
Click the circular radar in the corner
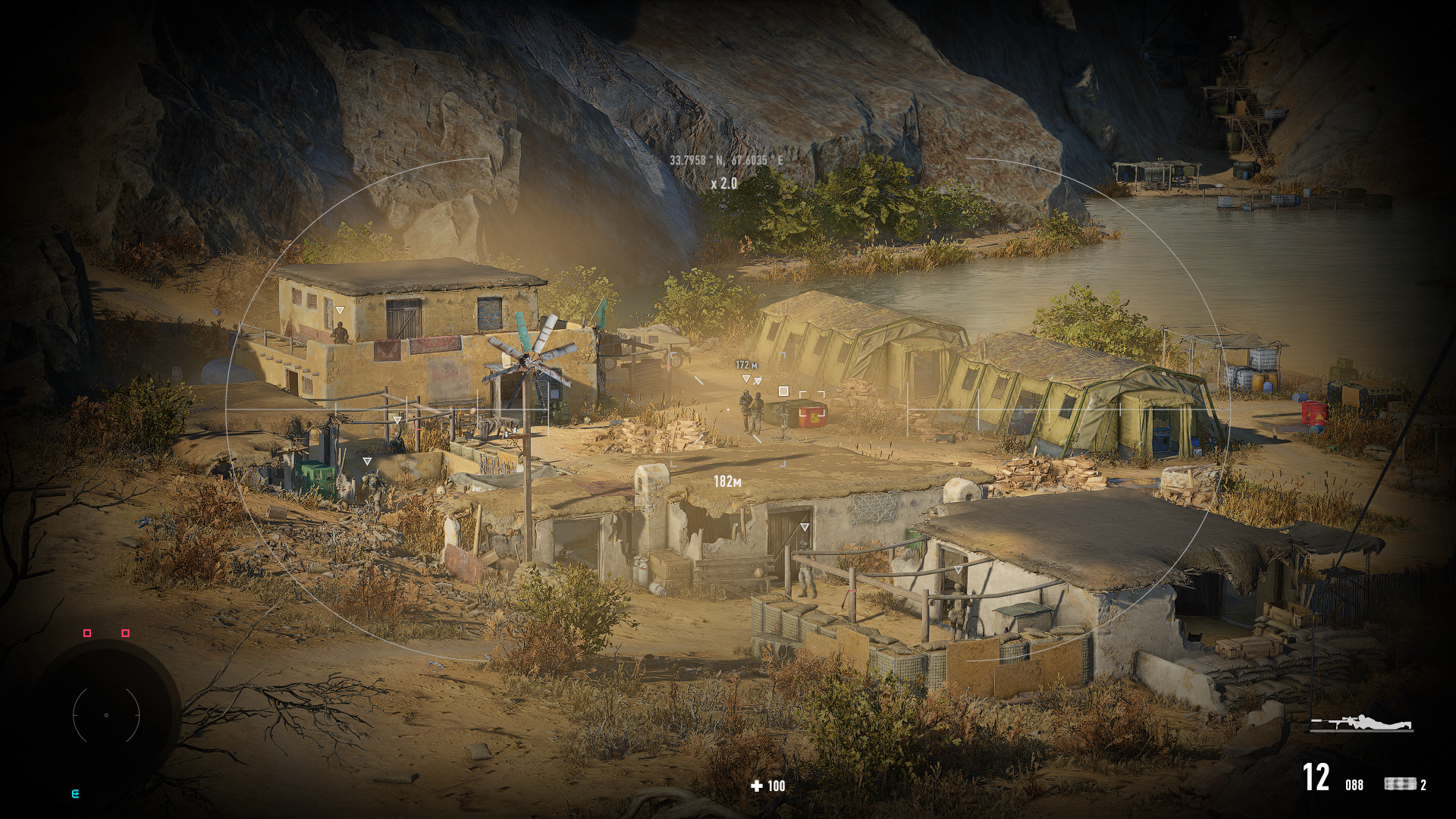point(106,714)
